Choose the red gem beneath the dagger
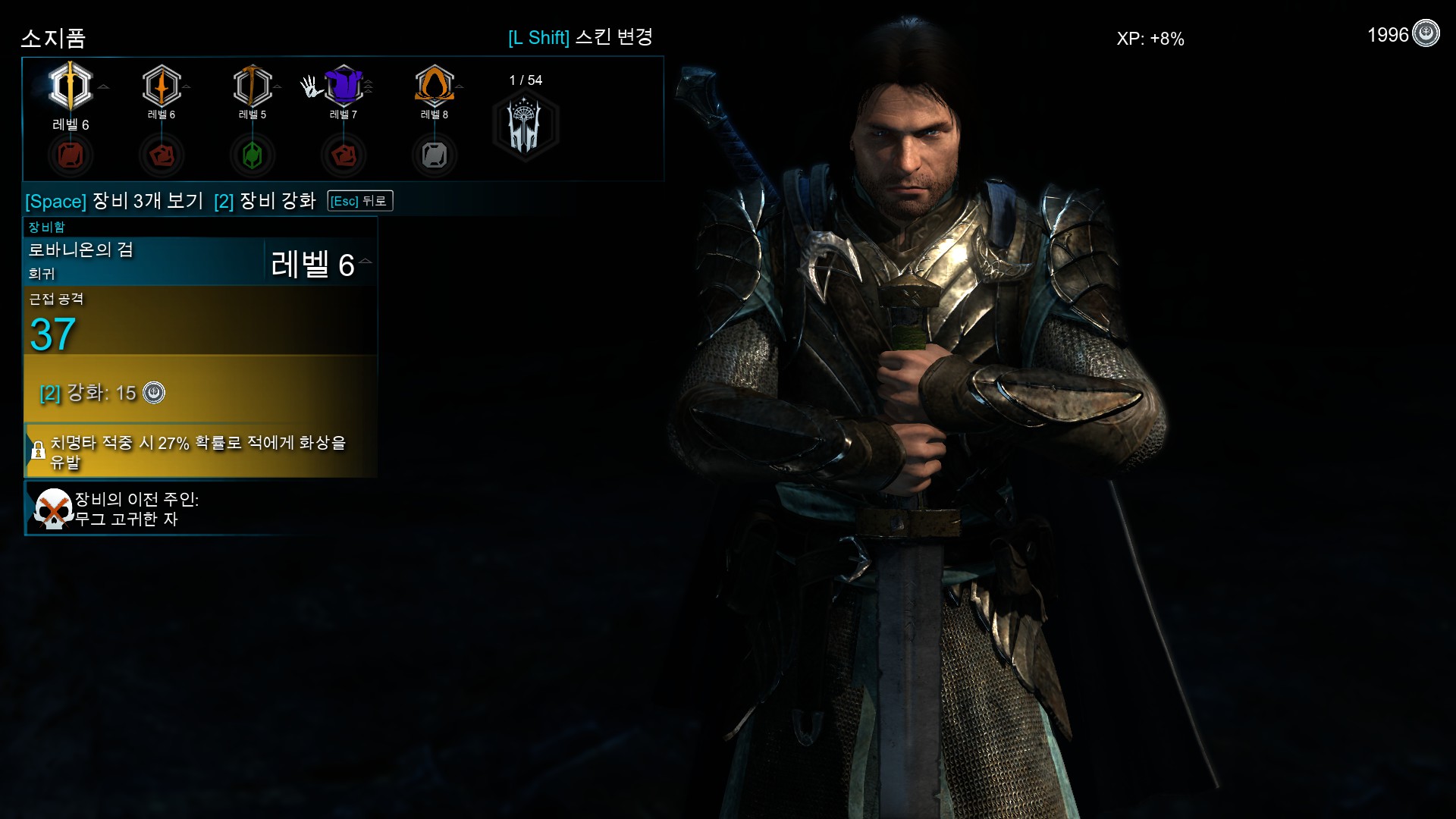This screenshot has width=1456, height=819. (x=162, y=155)
